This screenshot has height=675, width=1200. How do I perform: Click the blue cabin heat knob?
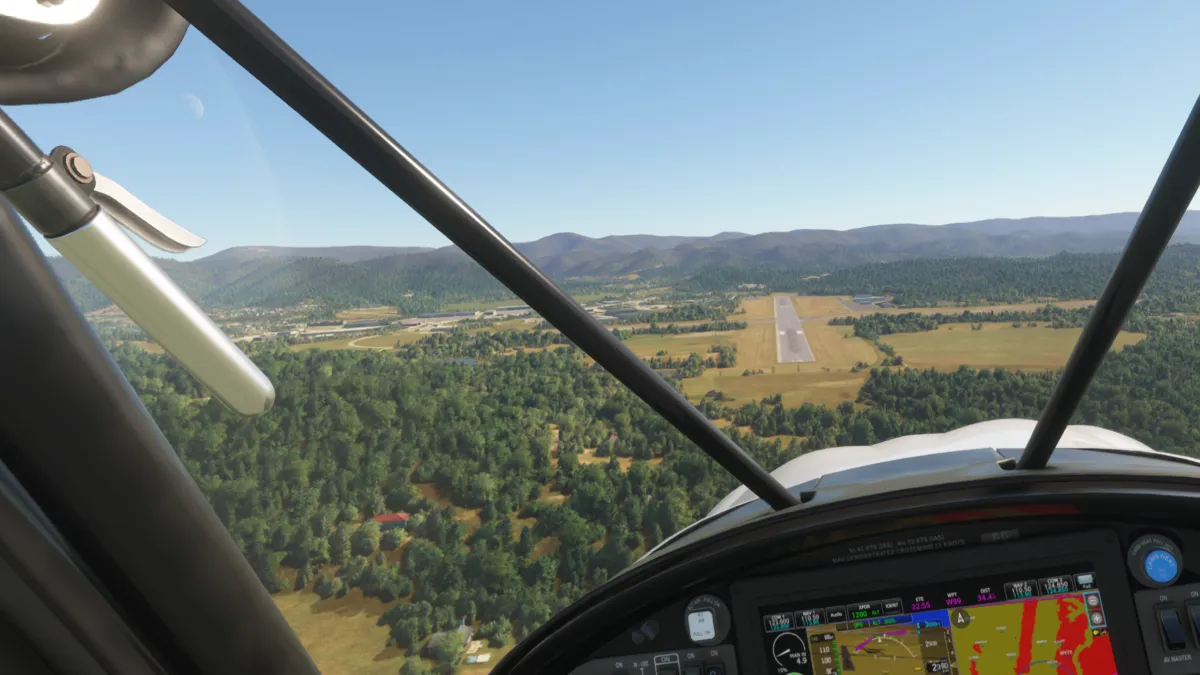1160,566
